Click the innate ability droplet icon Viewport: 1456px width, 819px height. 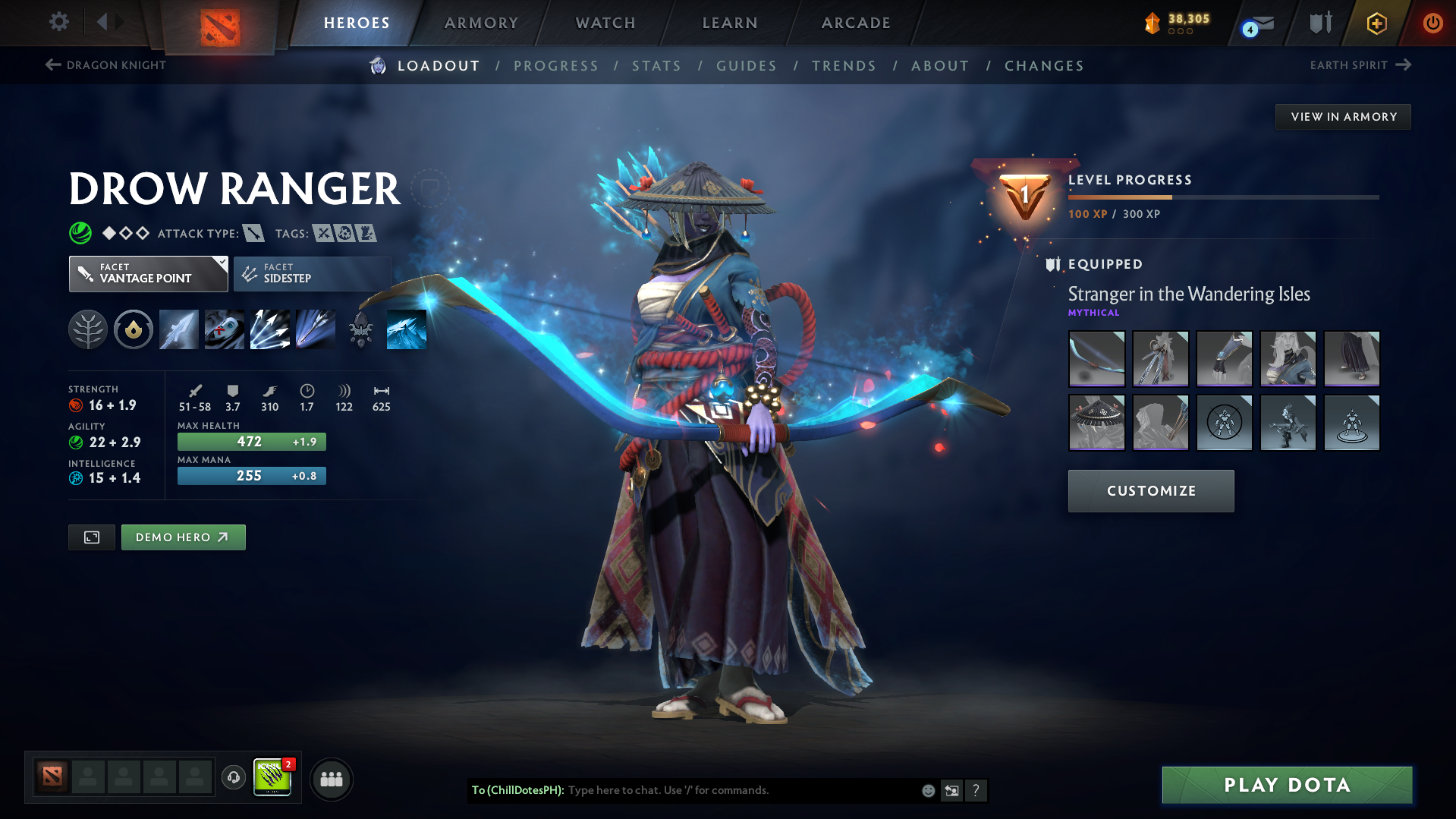134,329
